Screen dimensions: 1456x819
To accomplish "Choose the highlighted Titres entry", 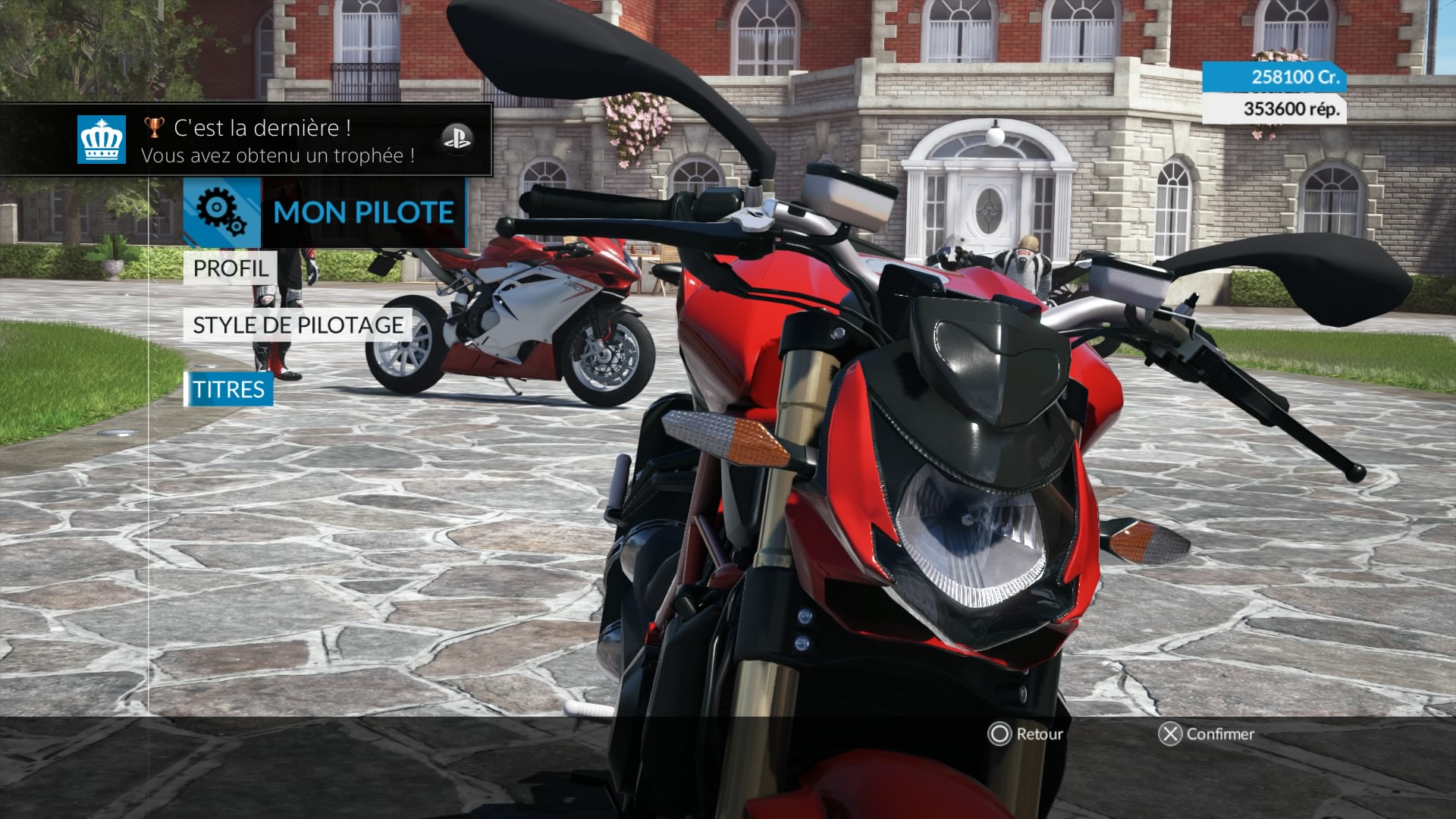I will click(x=228, y=390).
